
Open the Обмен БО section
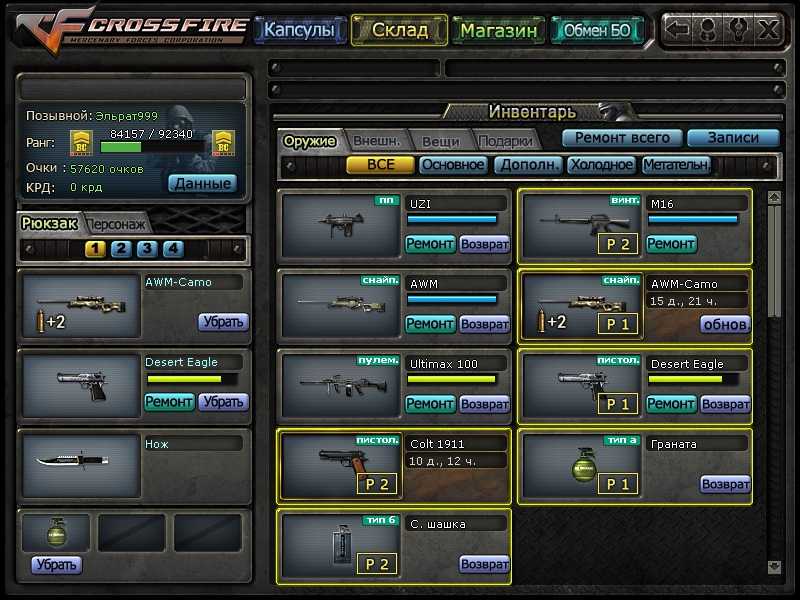tap(597, 30)
